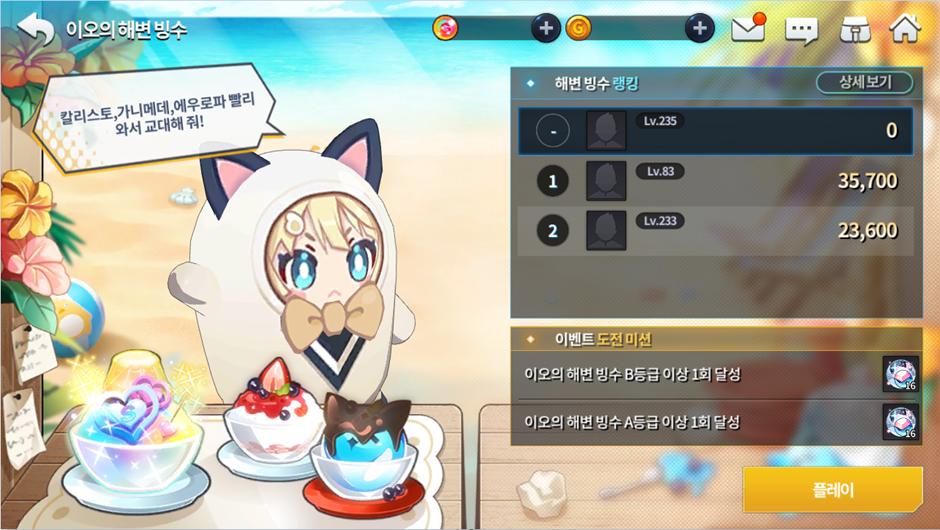Open the shop stall icon
The image size is (940, 530).
click(x=854, y=30)
